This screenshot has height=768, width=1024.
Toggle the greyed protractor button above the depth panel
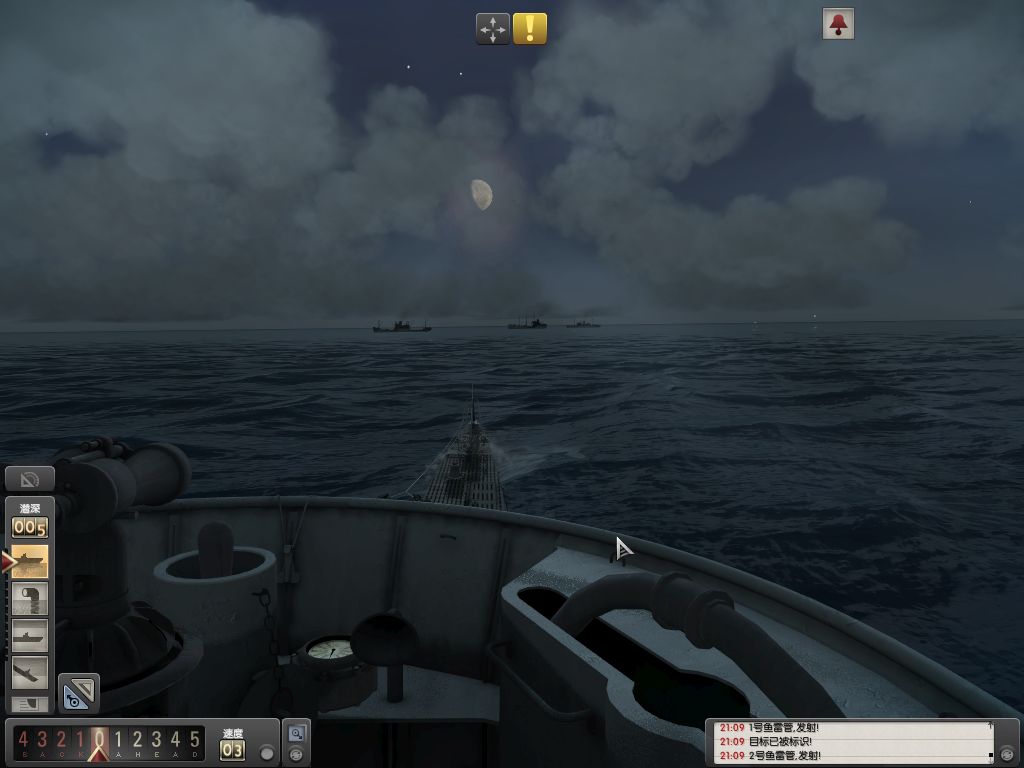(x=29, y=480)
